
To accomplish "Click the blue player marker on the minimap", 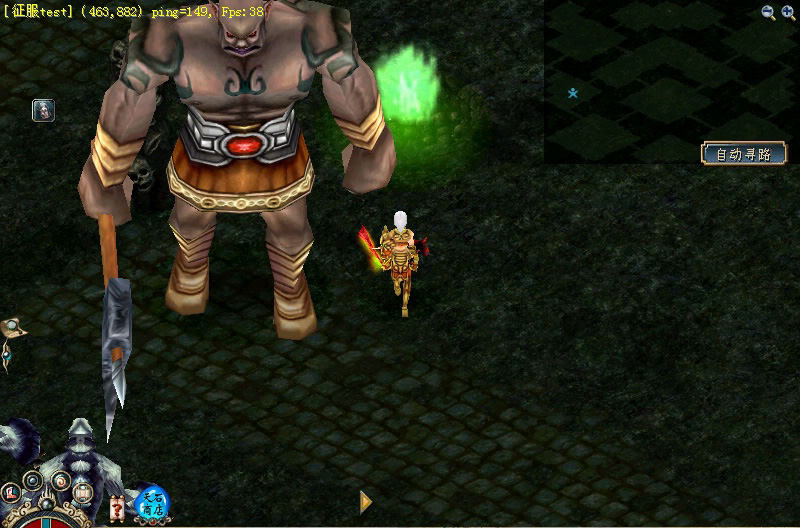I will 573,93.
